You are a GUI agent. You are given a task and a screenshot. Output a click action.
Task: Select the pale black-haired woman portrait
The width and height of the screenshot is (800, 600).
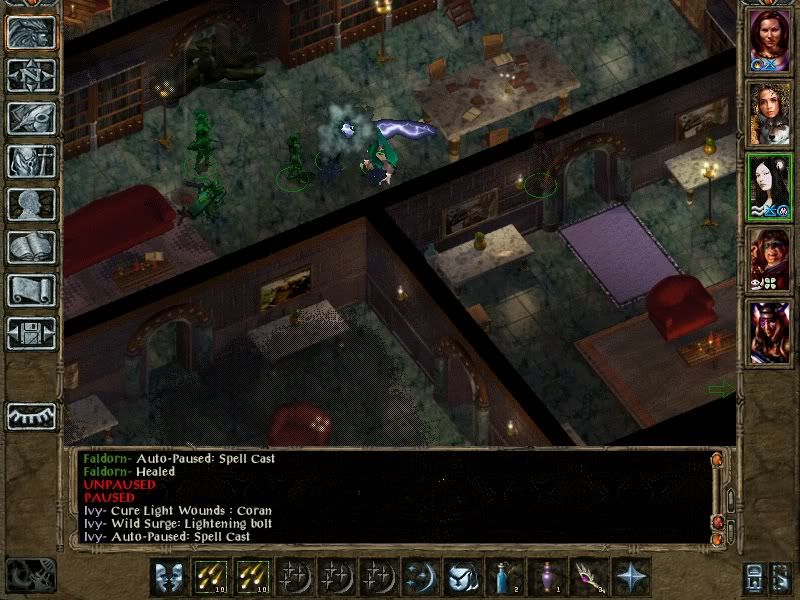[769, 187]
